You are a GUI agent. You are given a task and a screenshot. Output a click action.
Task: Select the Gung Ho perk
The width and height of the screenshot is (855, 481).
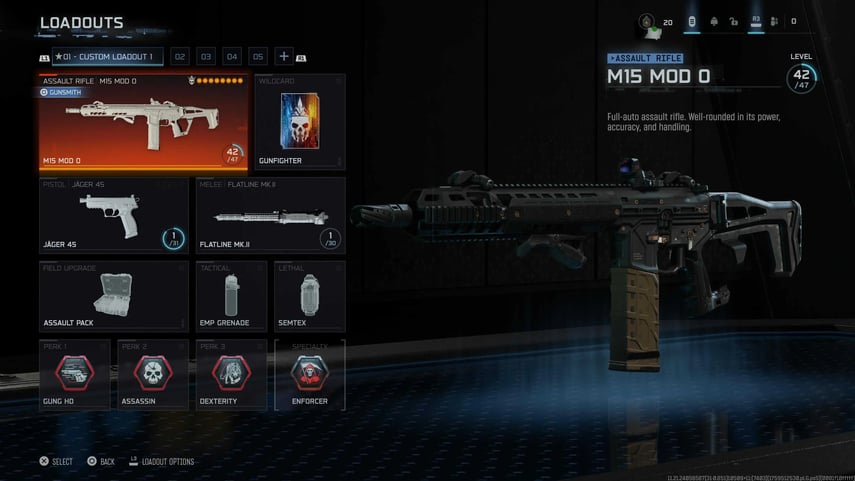pos(75,375)
